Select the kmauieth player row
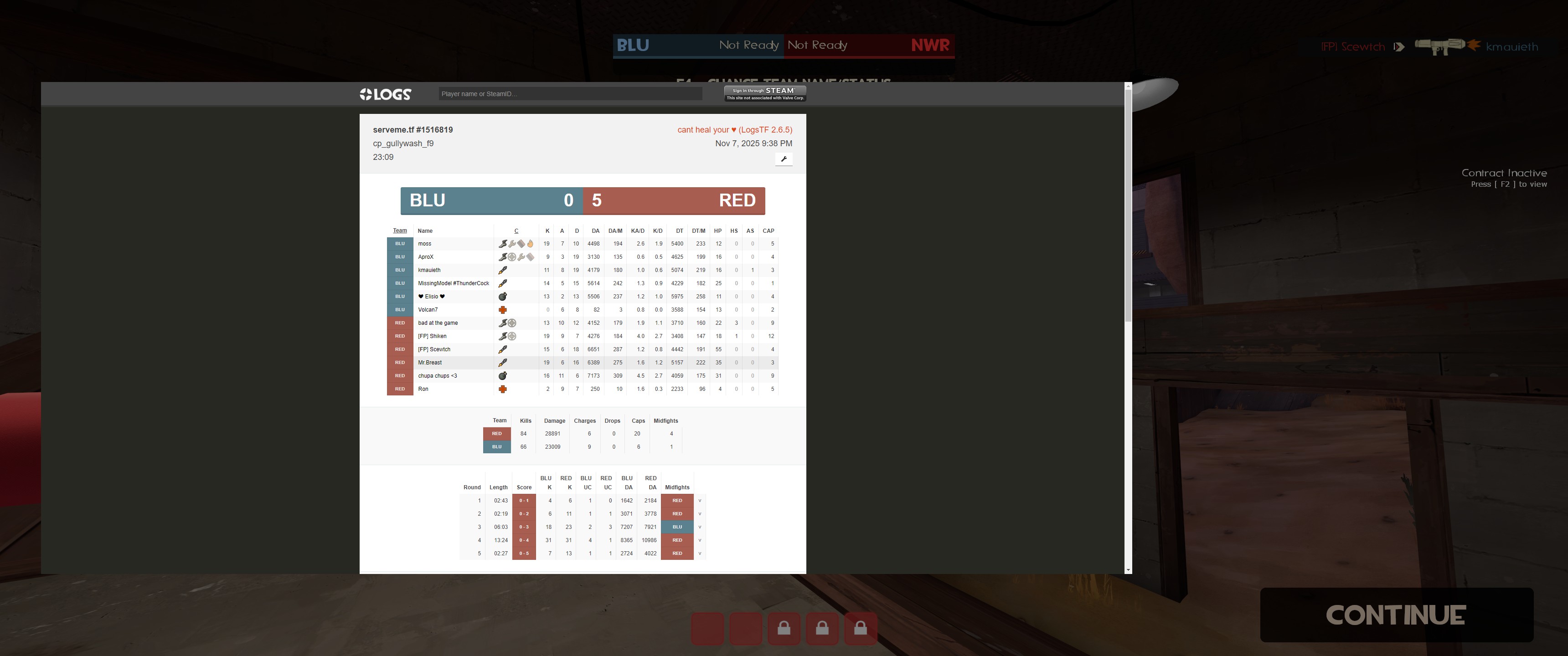 (x=429, y=270)
